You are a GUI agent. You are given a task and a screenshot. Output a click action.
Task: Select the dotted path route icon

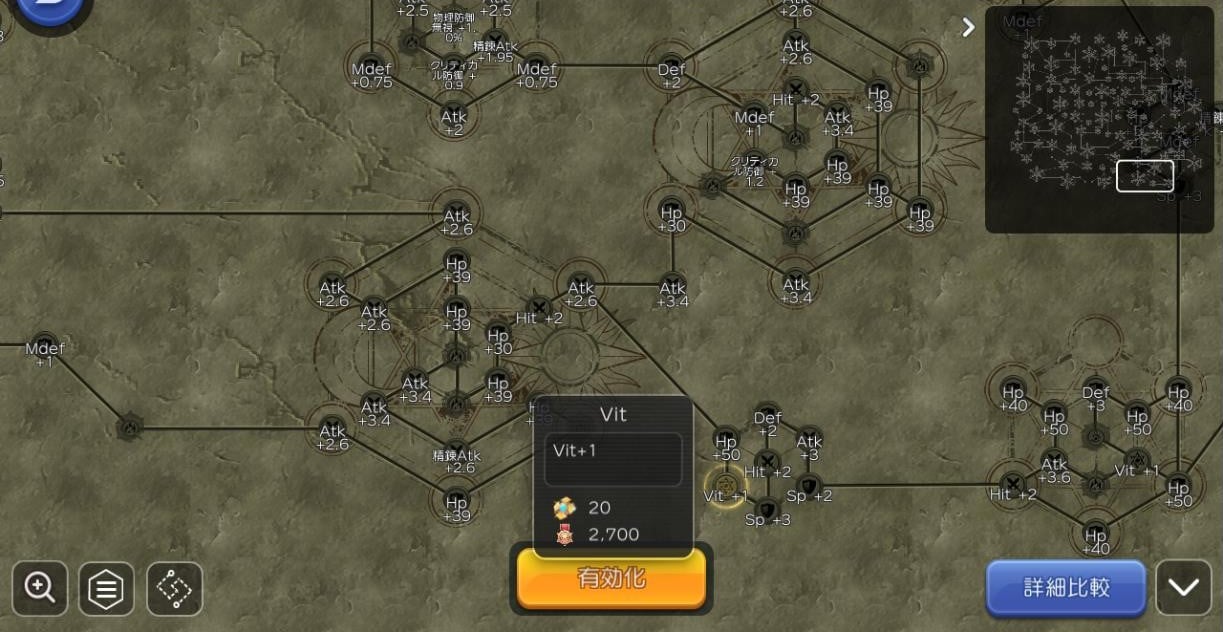click(174, 588)
